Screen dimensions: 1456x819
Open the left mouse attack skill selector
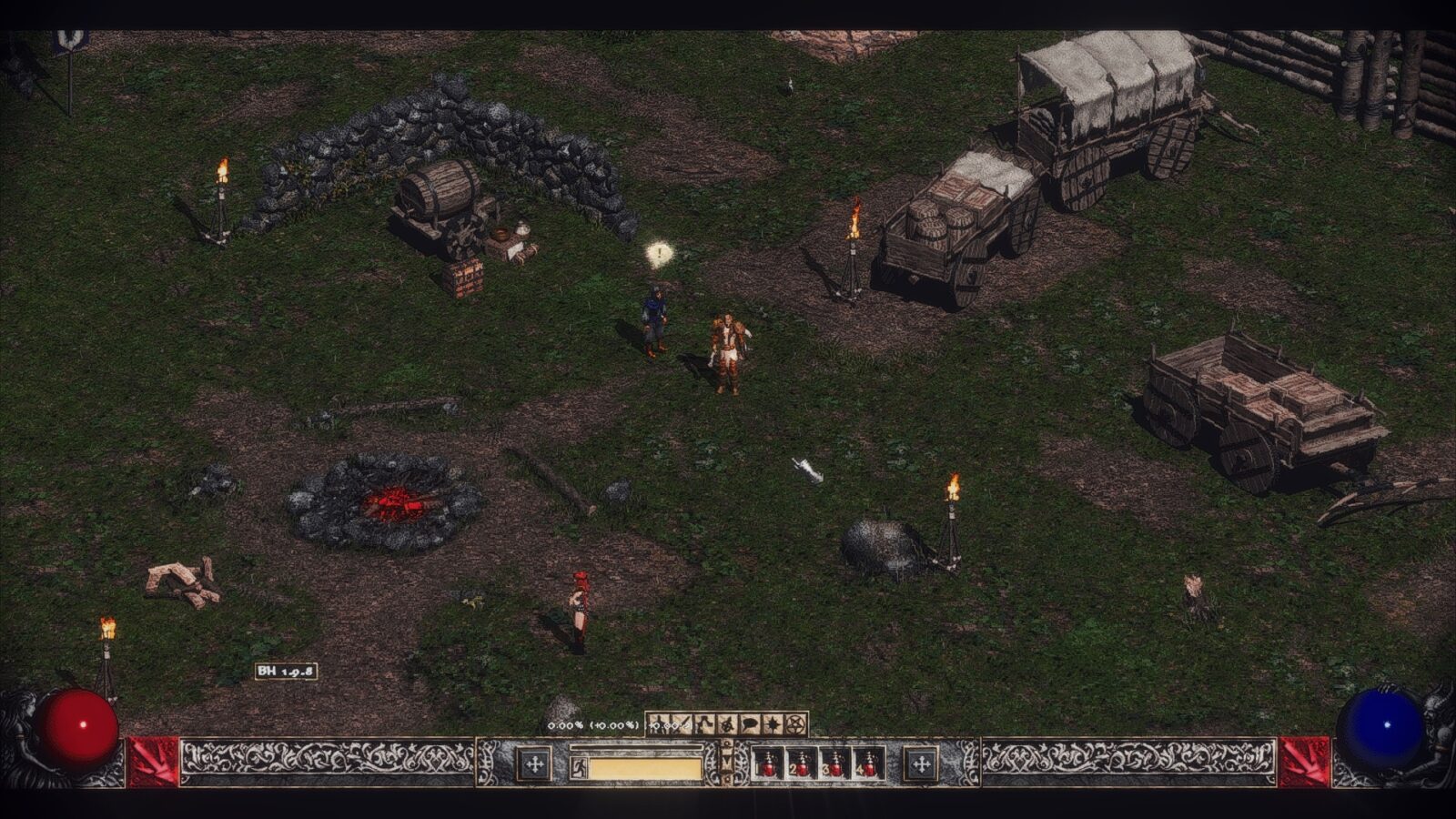click(535, 764)
